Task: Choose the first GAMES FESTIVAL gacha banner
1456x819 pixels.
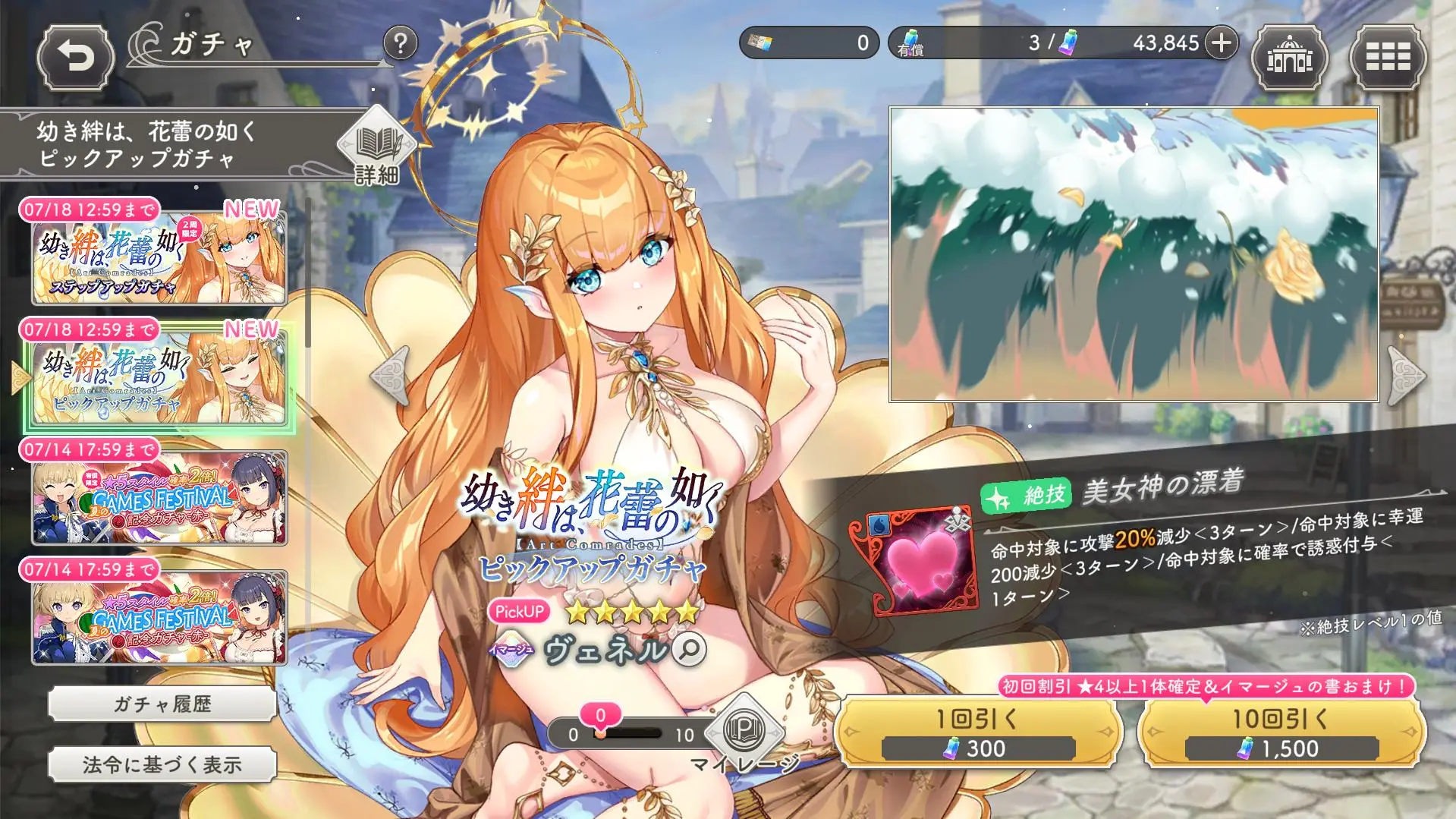Action: pyautogui.click(x=159, y=498)
